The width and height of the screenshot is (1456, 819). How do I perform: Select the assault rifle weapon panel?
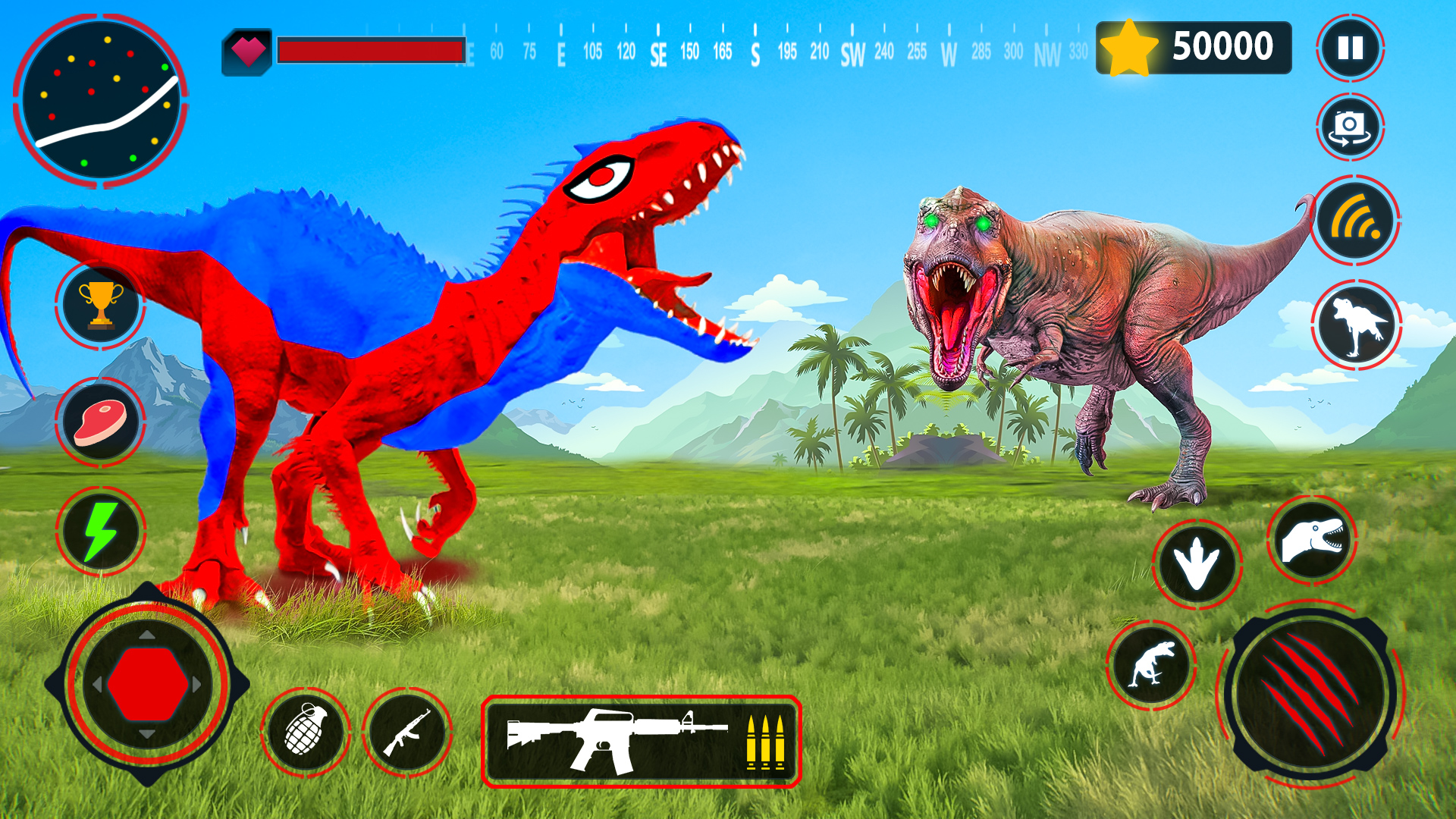pos(641,742)
